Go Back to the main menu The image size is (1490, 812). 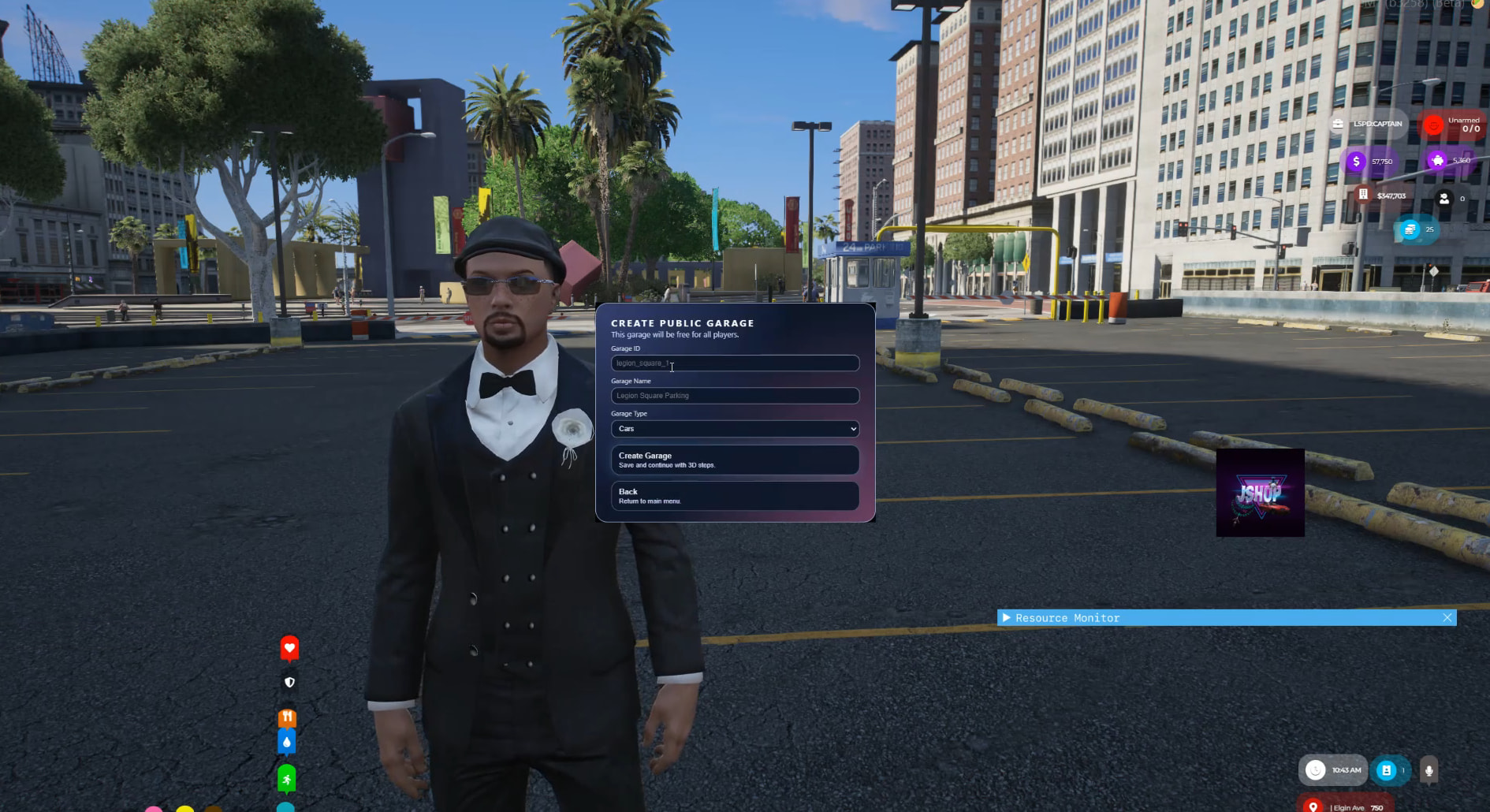pyautogui.click(x=734, y=496)
